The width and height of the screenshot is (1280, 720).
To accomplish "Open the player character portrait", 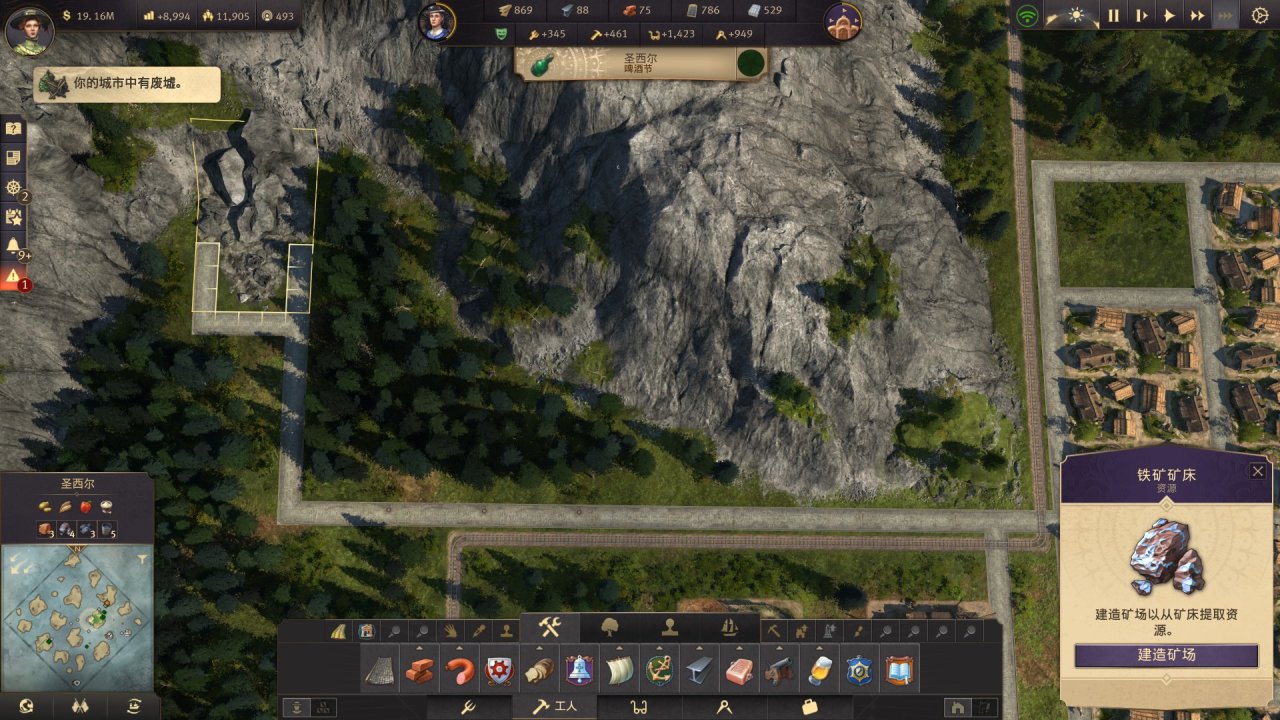I will tap(29, 31).
